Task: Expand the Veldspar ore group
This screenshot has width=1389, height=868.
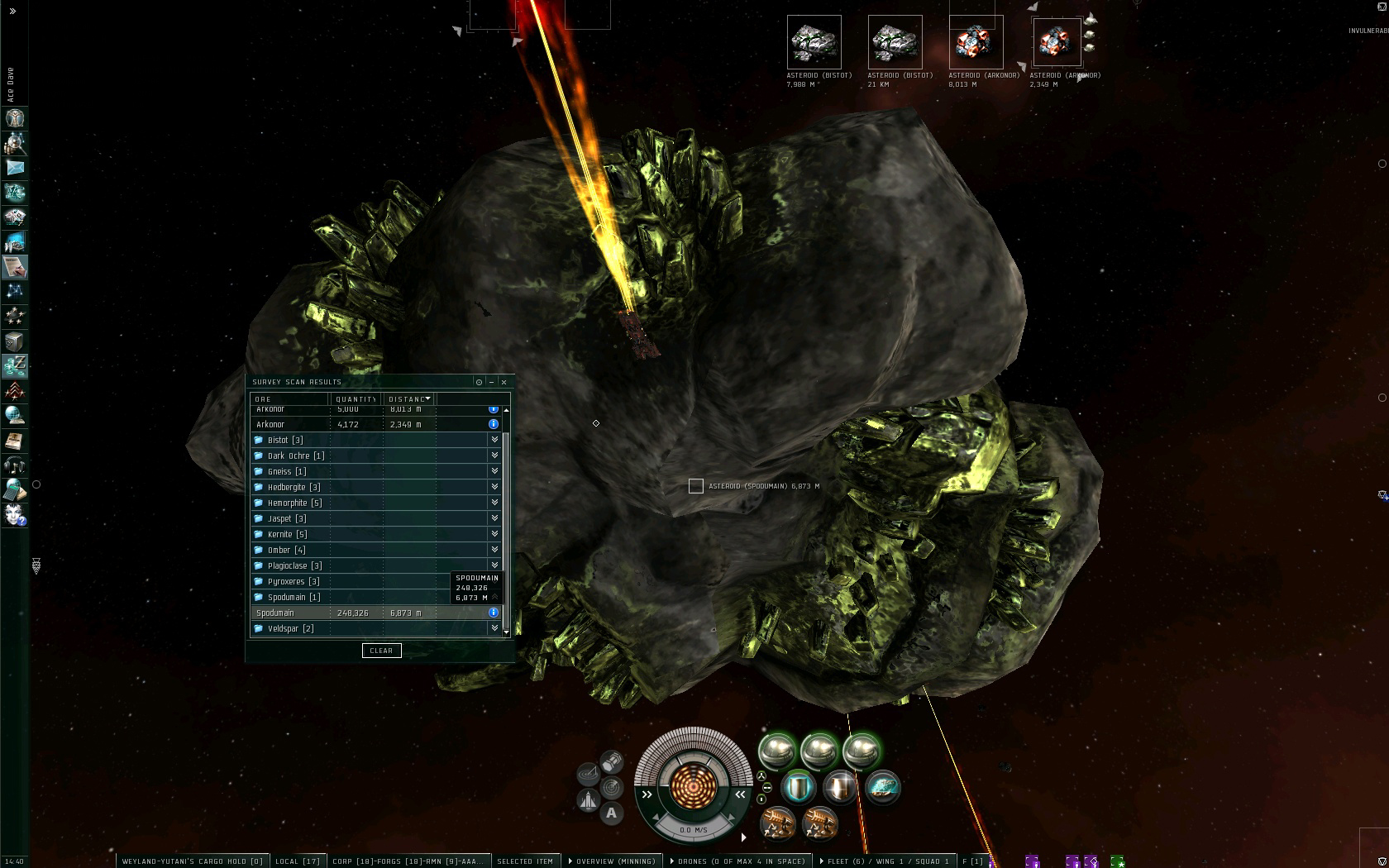Action: coord(494,628)
